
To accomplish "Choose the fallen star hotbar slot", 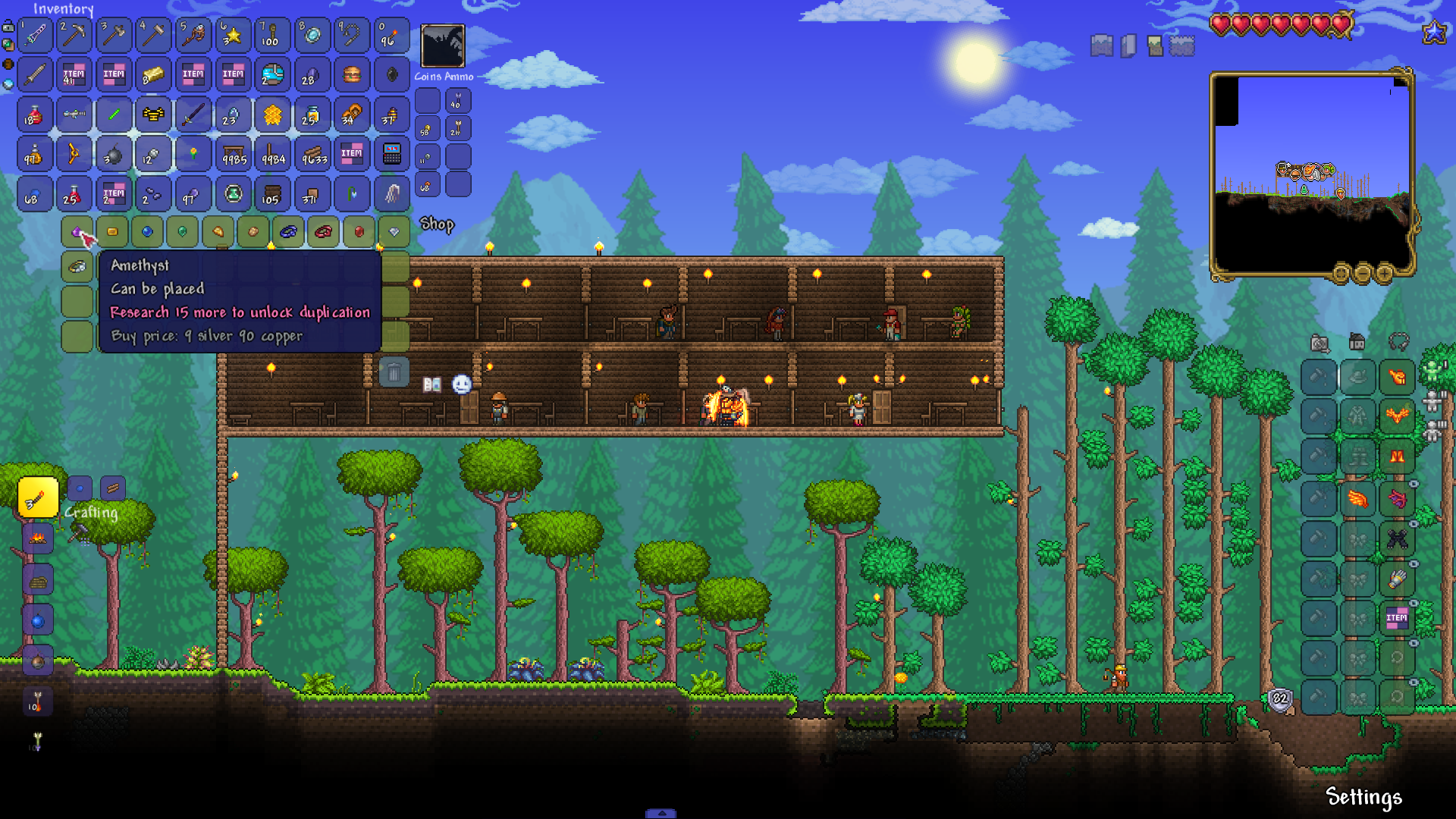I will [x=232, y=35].
